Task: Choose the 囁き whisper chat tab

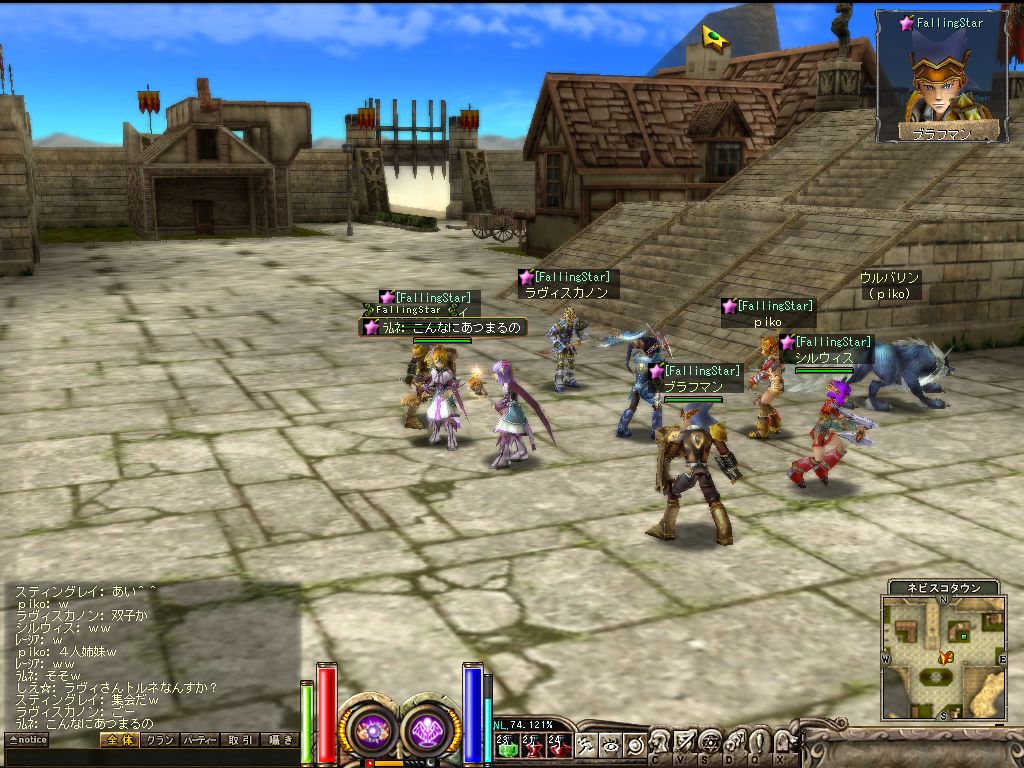Action: [x=279, y=740]
